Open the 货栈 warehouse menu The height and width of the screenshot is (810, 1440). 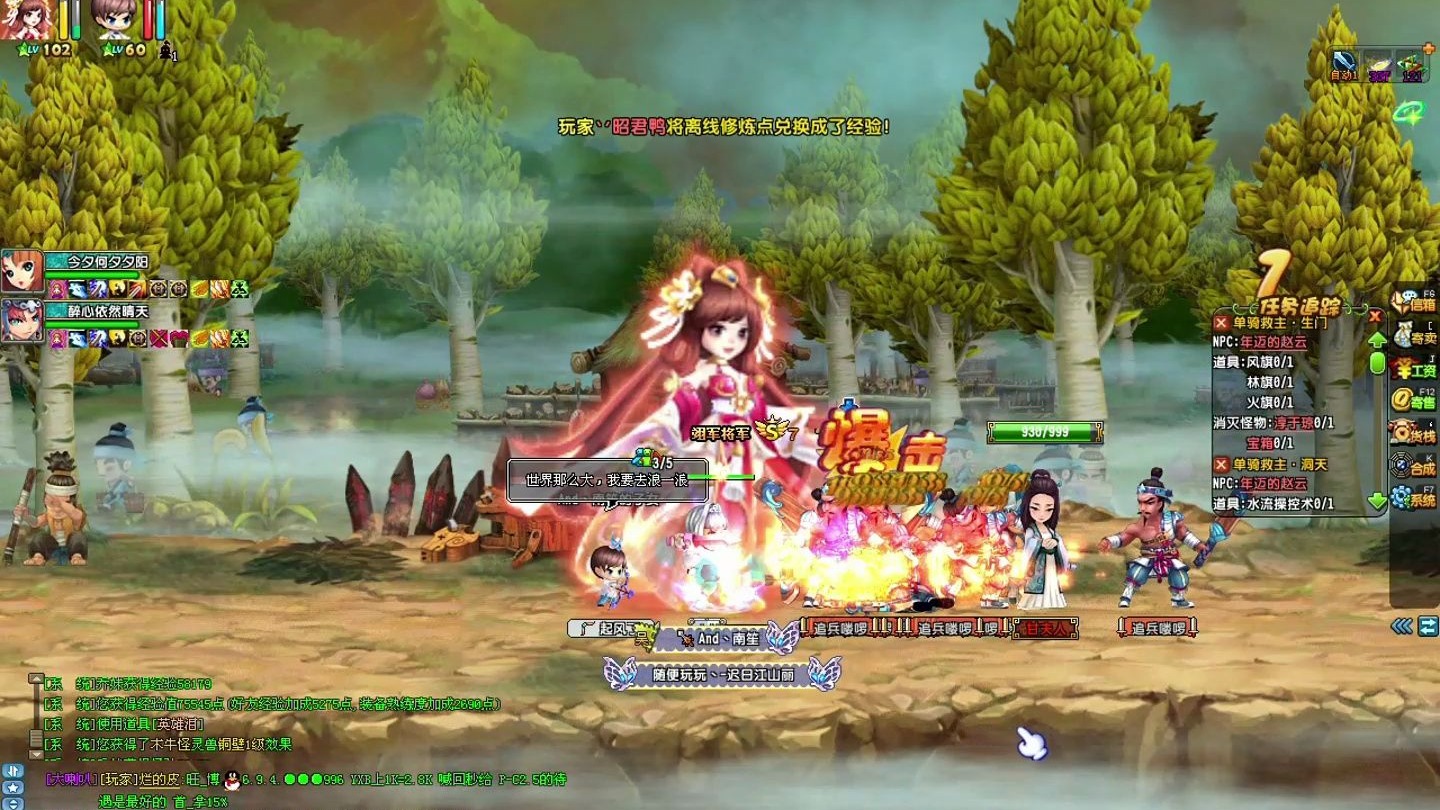click(1413, 433)
